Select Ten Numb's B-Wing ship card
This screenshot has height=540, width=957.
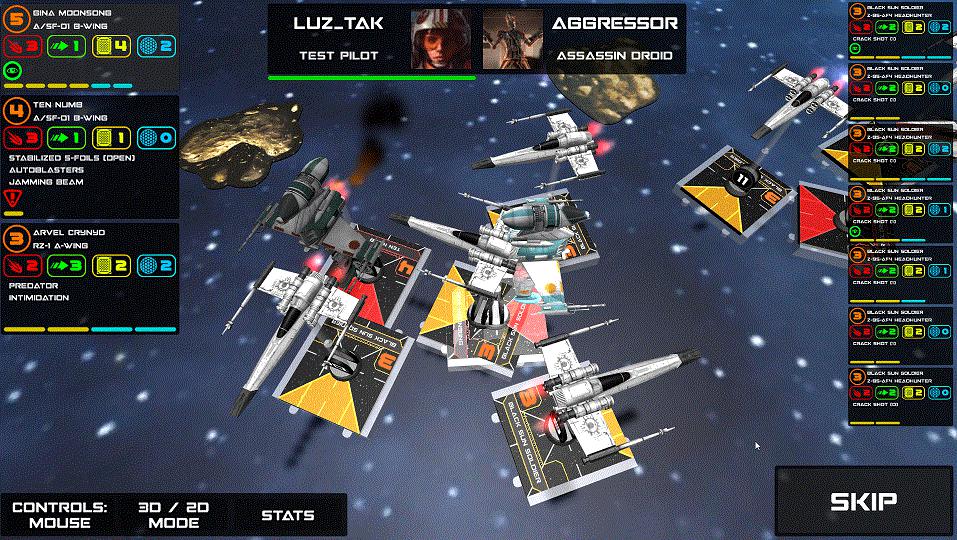coord(90,155)
